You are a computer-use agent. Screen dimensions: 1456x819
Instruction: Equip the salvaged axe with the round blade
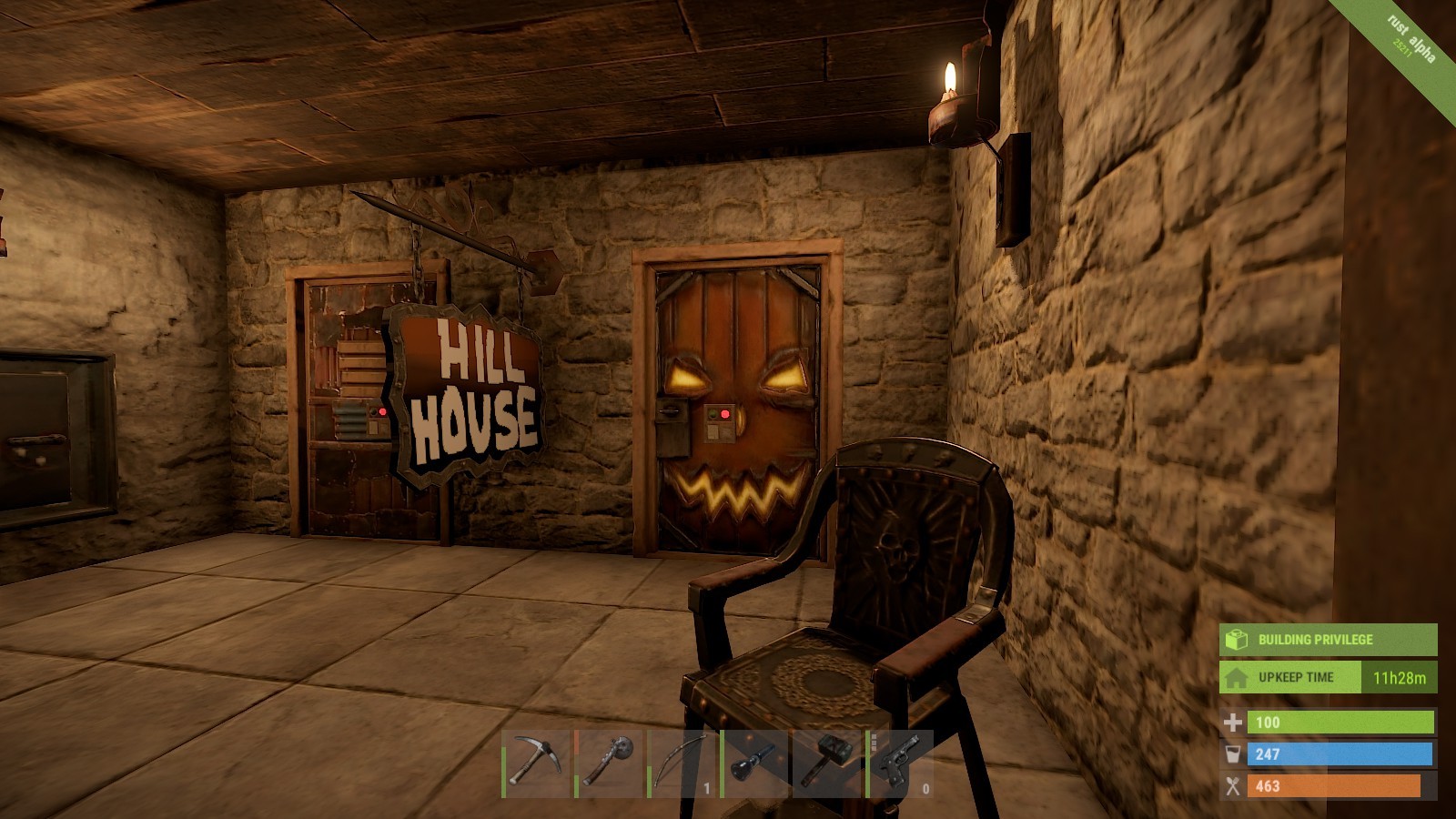[609, 763]
